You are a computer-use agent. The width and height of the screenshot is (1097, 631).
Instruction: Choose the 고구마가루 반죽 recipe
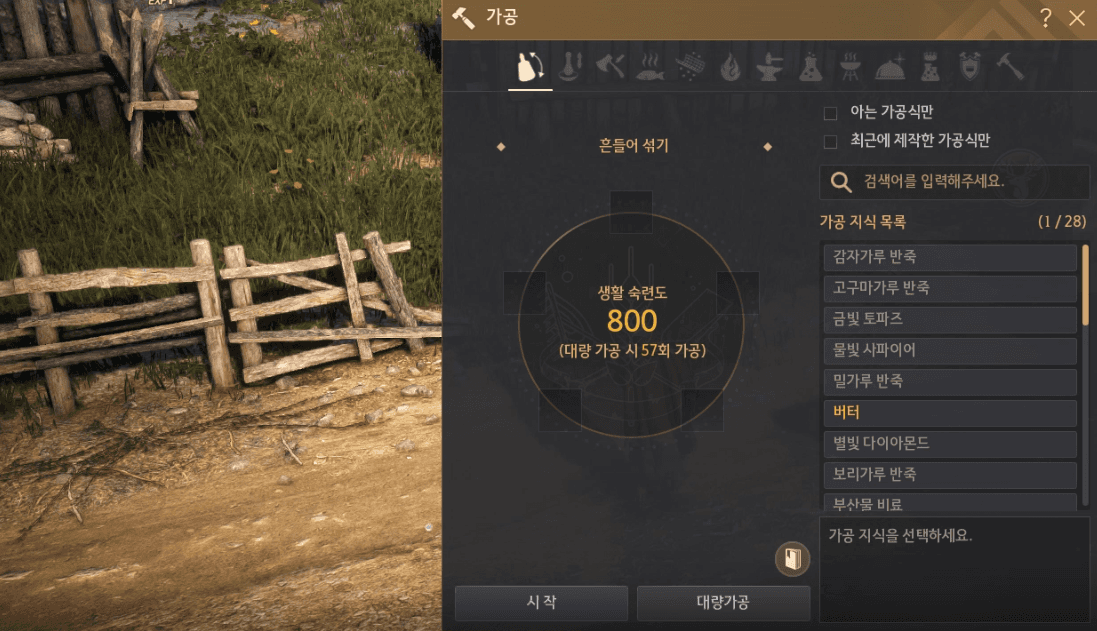tap(949, 288)
